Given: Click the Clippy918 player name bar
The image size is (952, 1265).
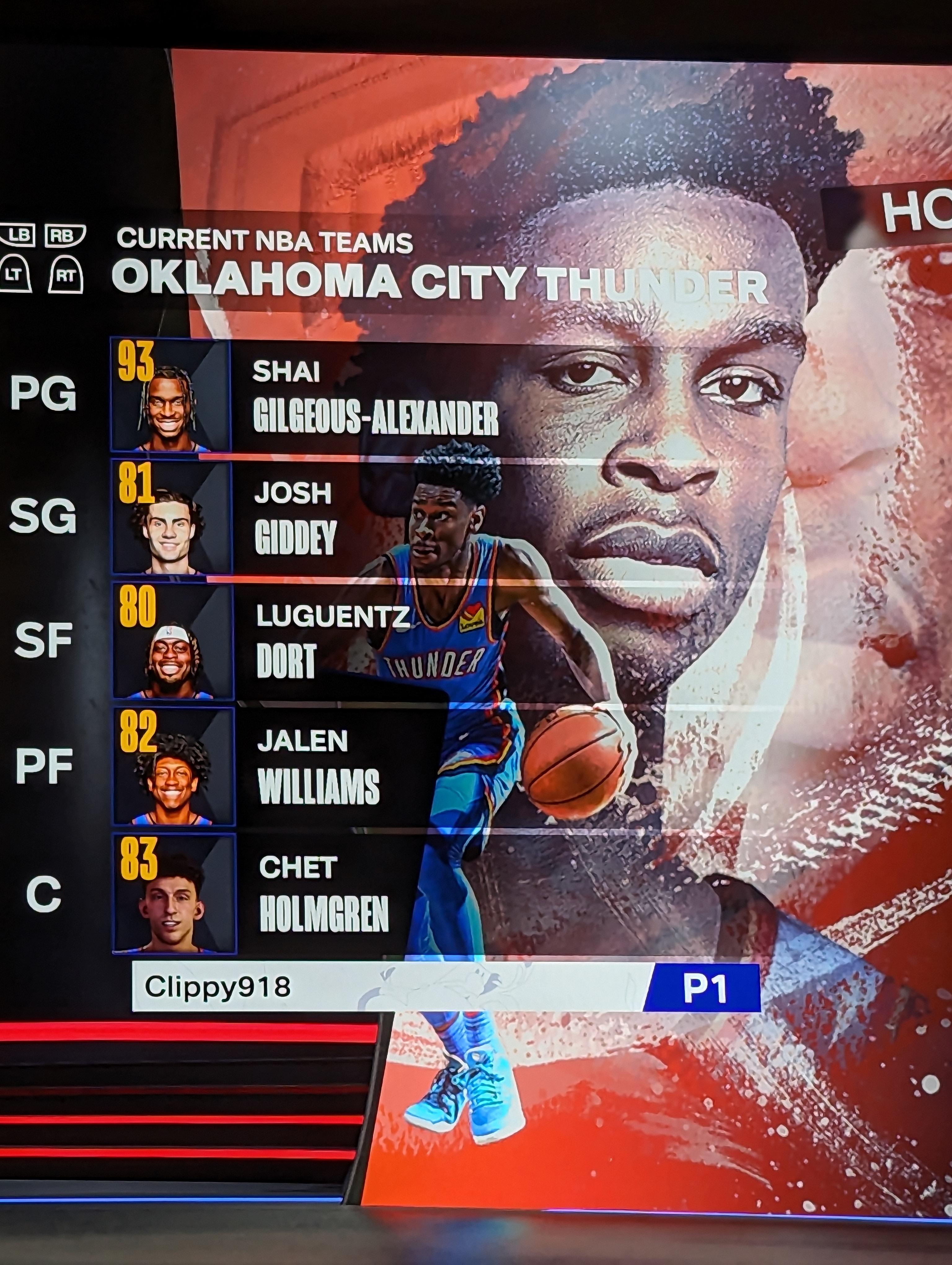Looking at the screenshot, I should pos(389,987).
